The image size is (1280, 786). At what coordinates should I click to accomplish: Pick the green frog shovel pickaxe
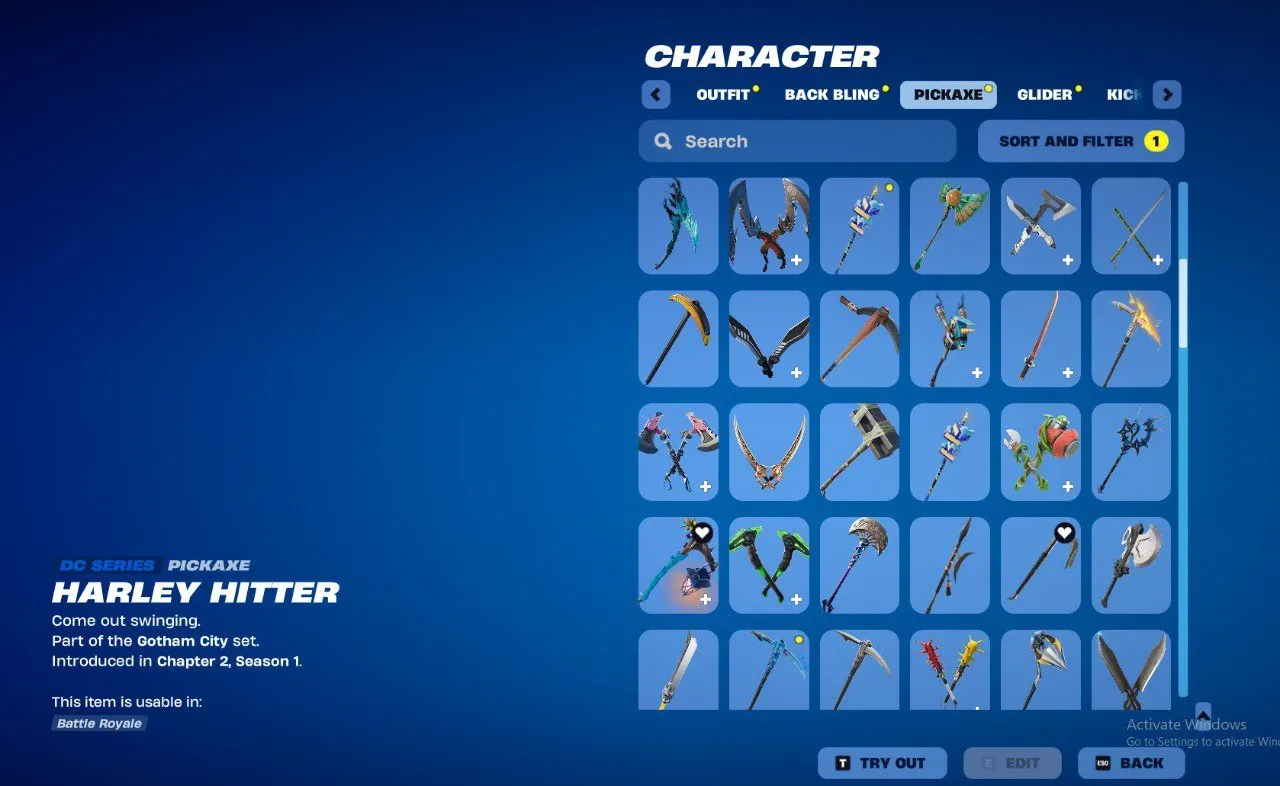(1041, 451)
